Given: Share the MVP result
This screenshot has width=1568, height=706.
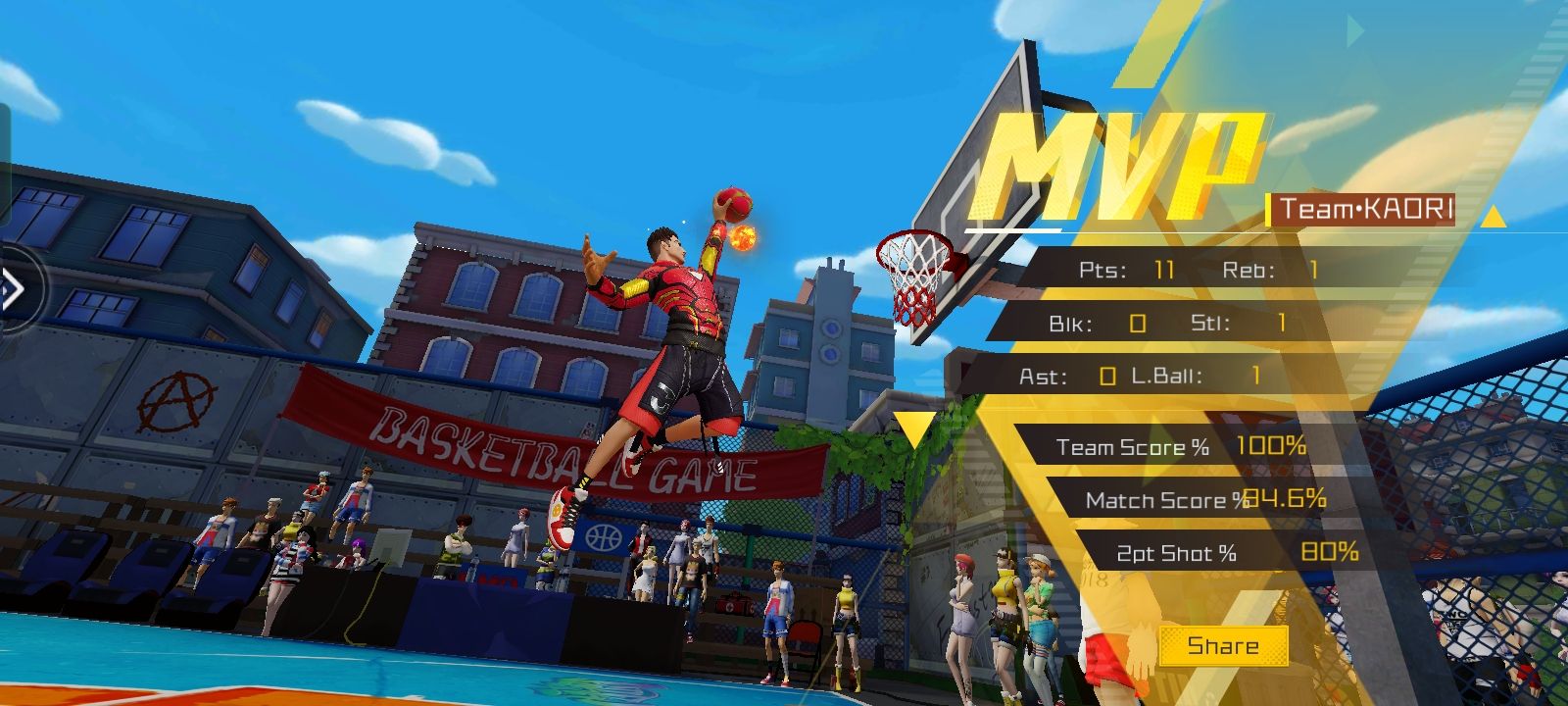Looking at the screenshot, I should (1223, 645).
